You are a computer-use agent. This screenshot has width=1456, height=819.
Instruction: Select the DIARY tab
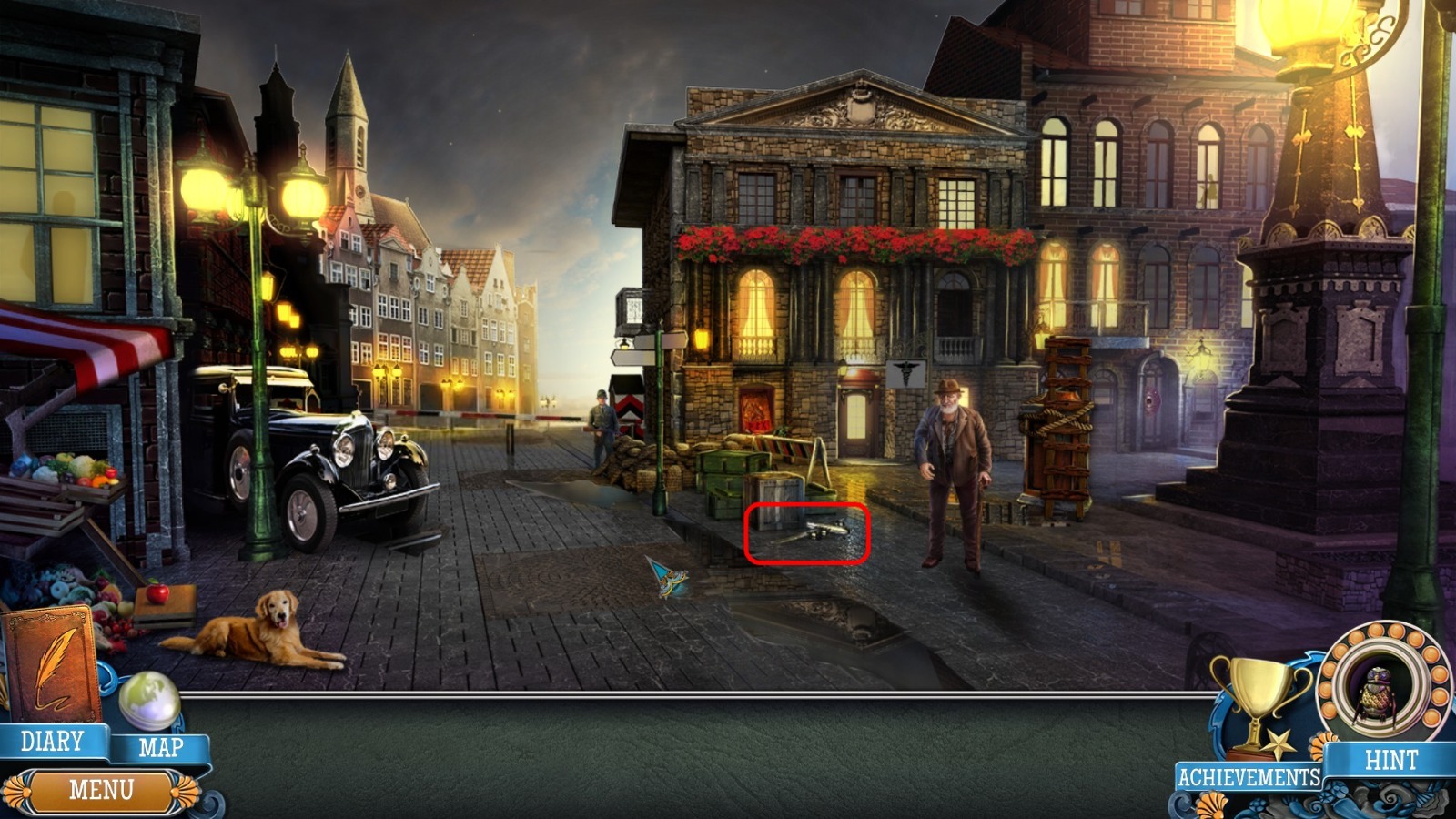click(x=50, y=742)
